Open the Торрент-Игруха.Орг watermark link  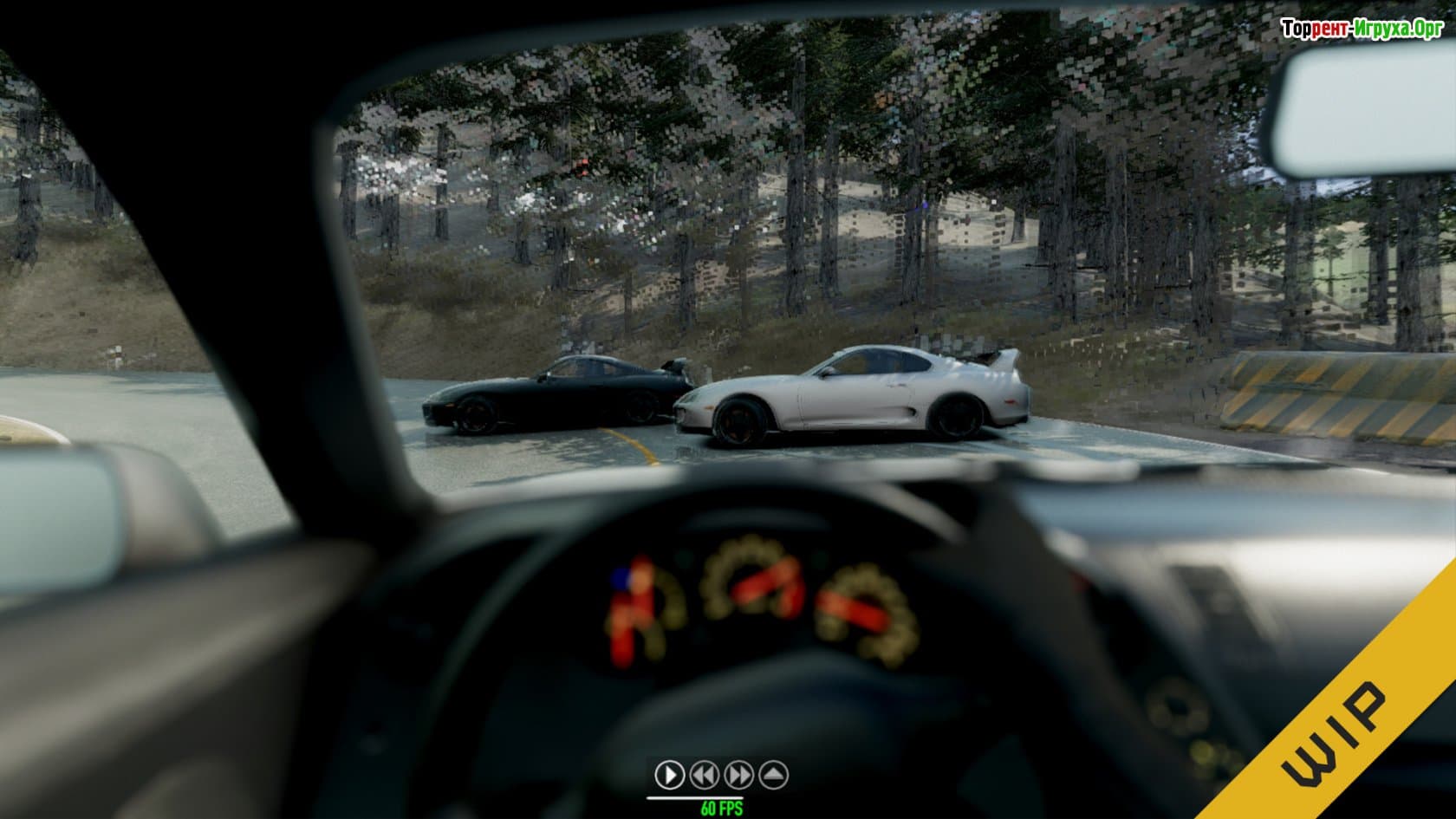click(x=1362, y=29)
